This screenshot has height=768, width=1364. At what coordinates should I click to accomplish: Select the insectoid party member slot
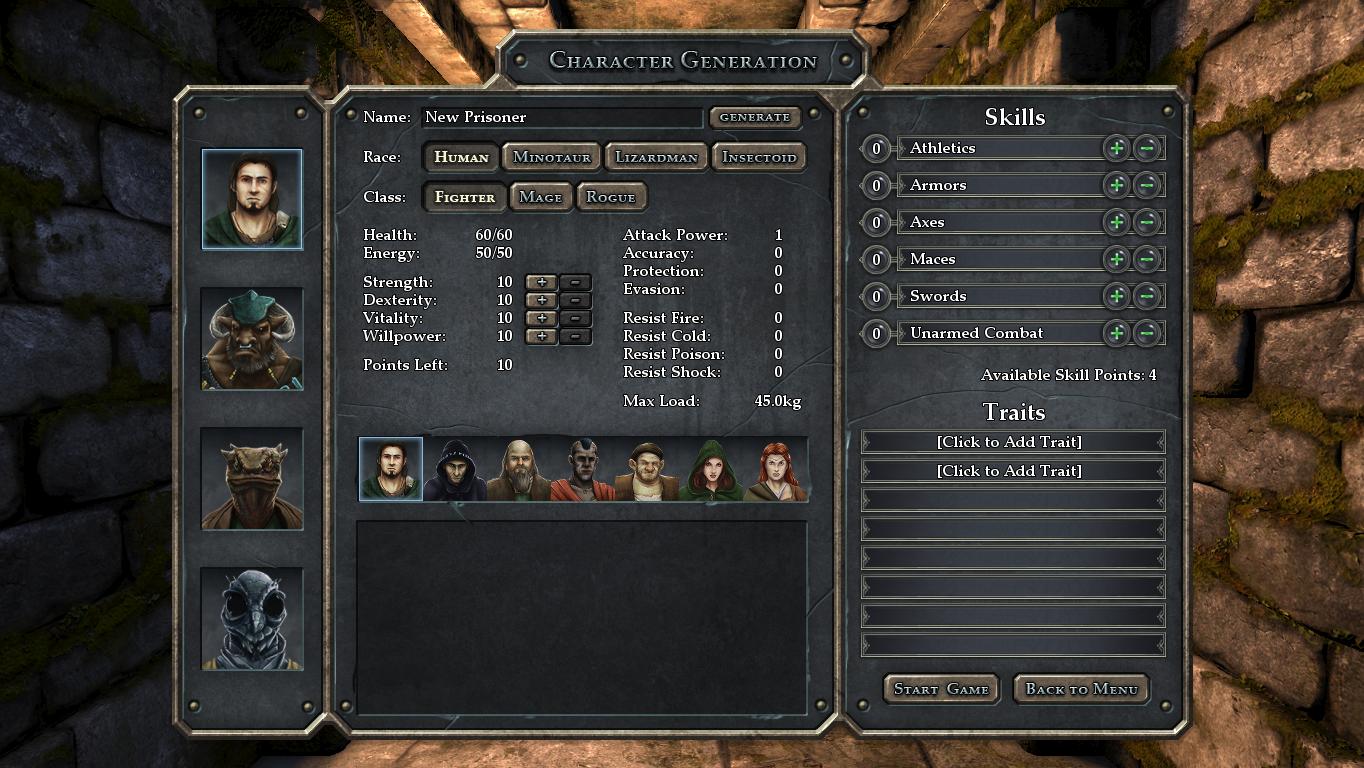(252, 619)
